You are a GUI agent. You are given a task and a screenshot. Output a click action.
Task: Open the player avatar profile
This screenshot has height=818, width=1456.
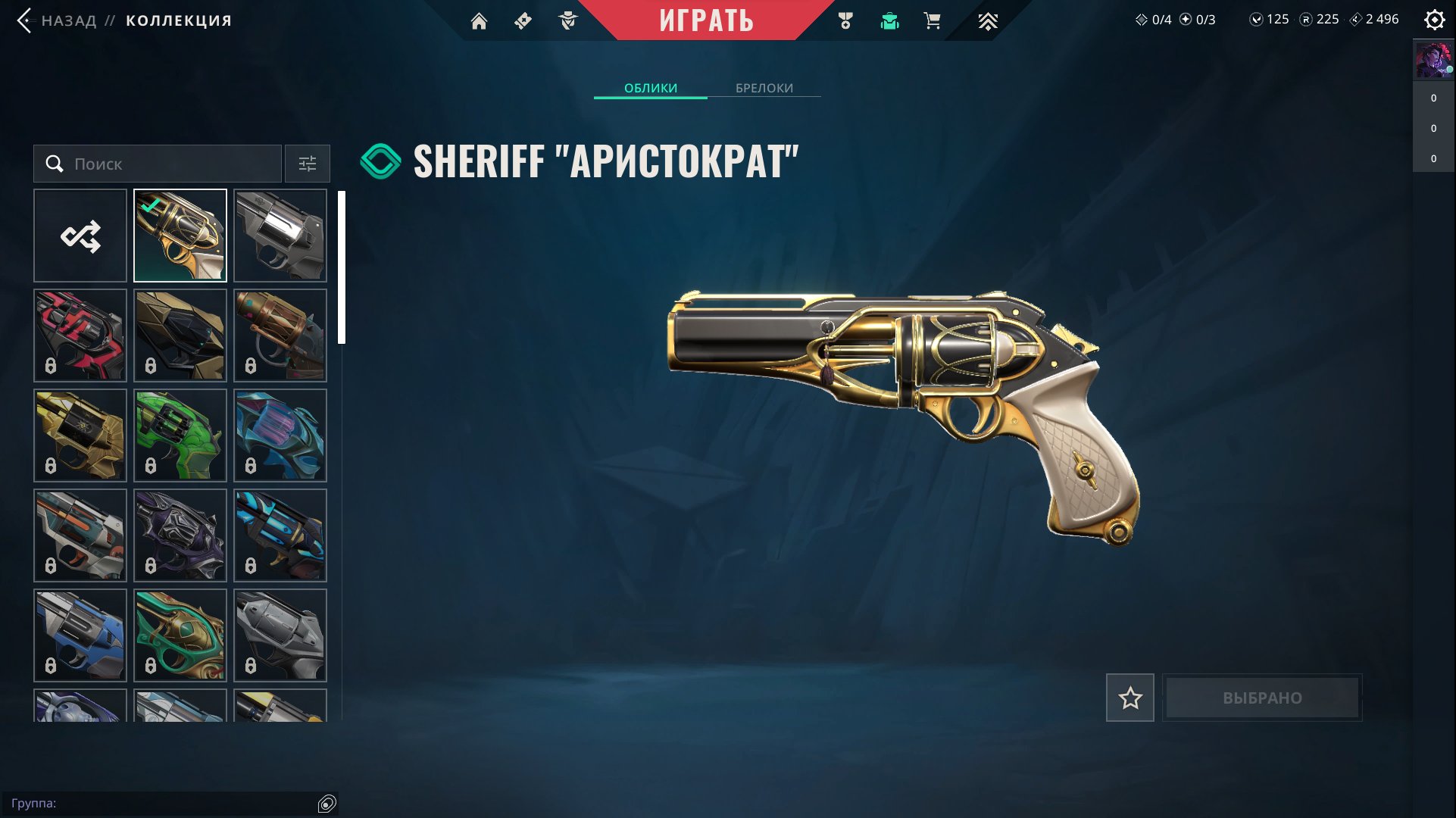1433,61
